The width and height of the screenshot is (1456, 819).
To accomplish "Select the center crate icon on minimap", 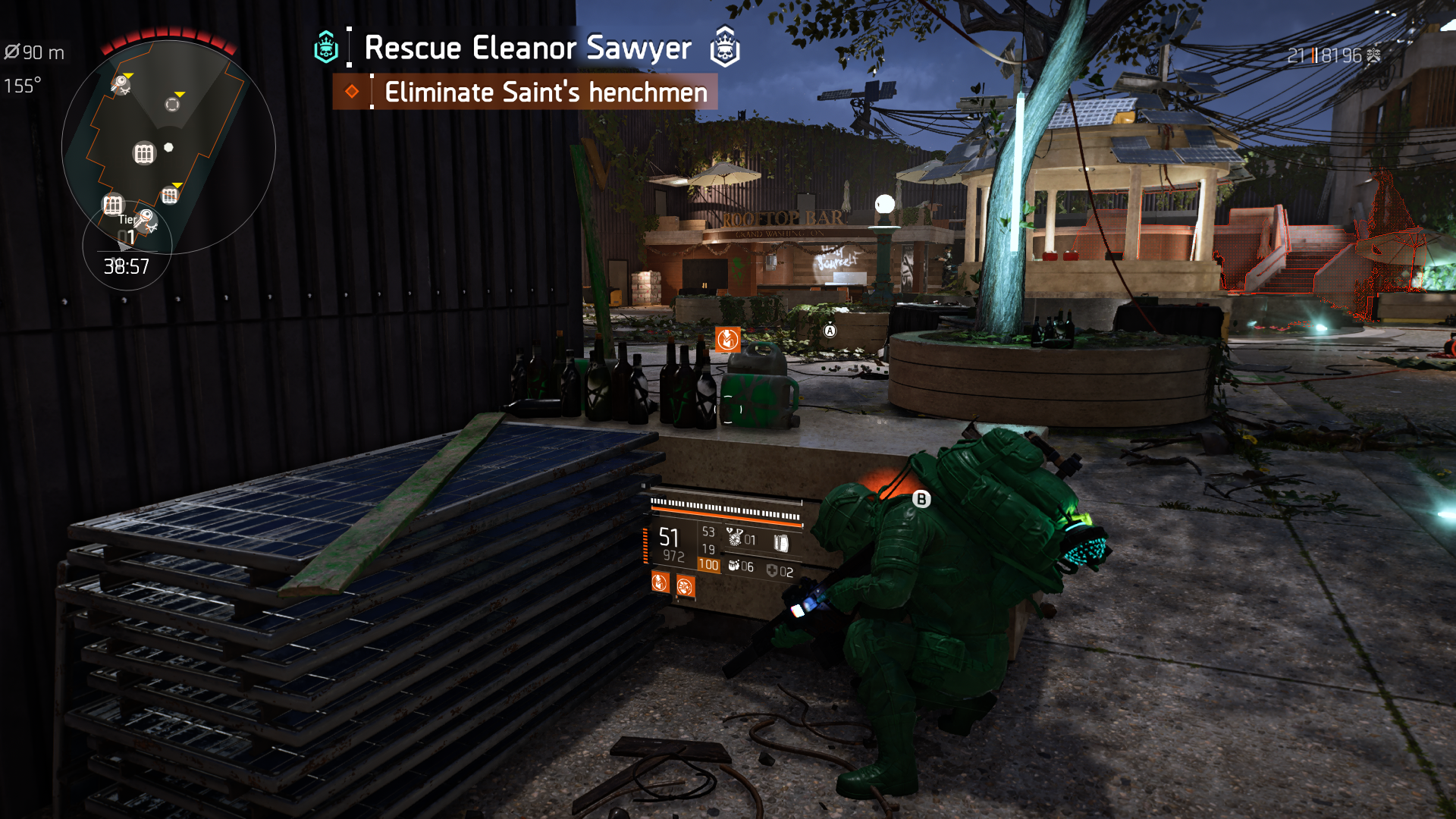I will 144,154.
